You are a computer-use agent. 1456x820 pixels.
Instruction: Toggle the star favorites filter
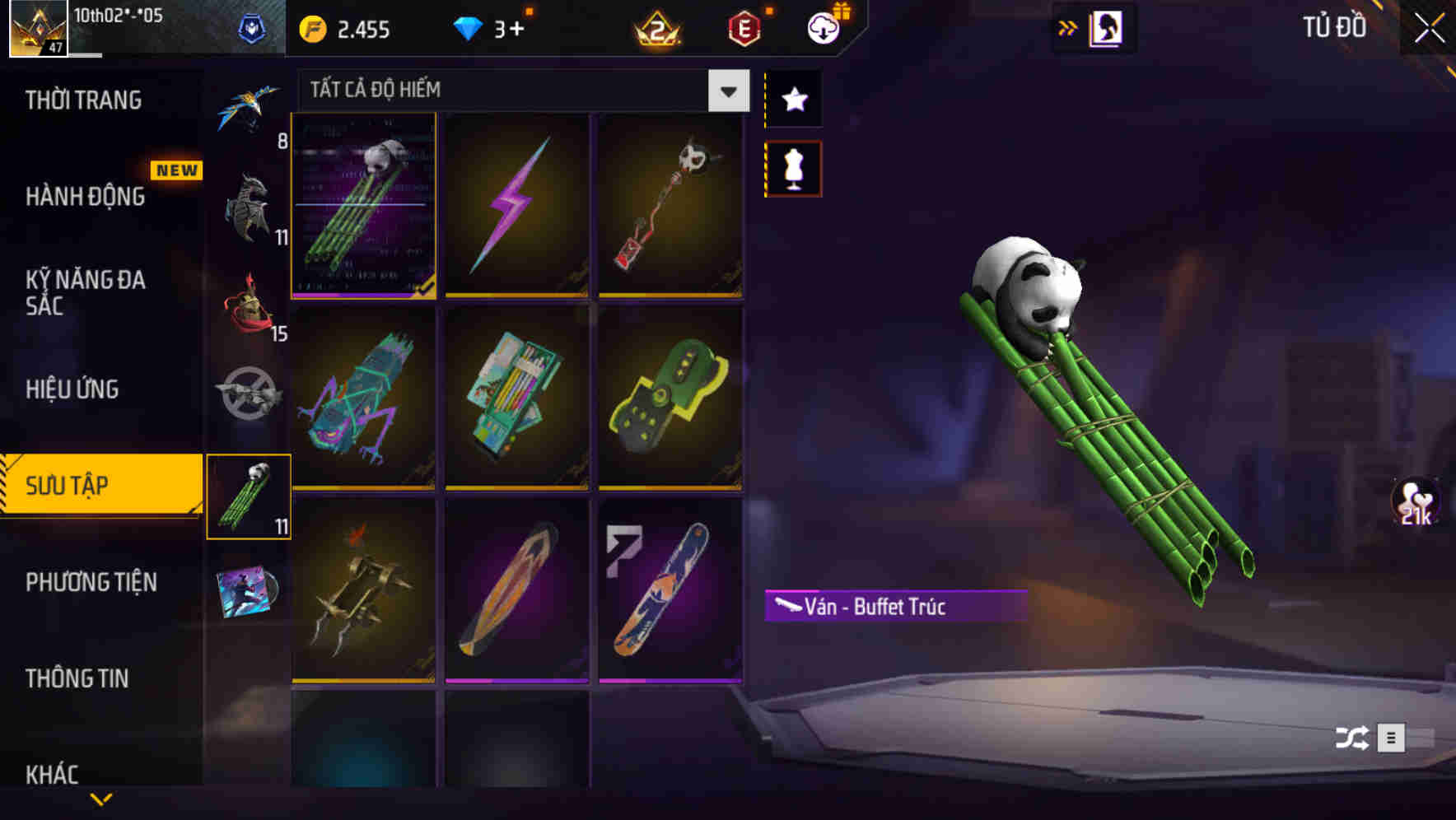(792, 100)
